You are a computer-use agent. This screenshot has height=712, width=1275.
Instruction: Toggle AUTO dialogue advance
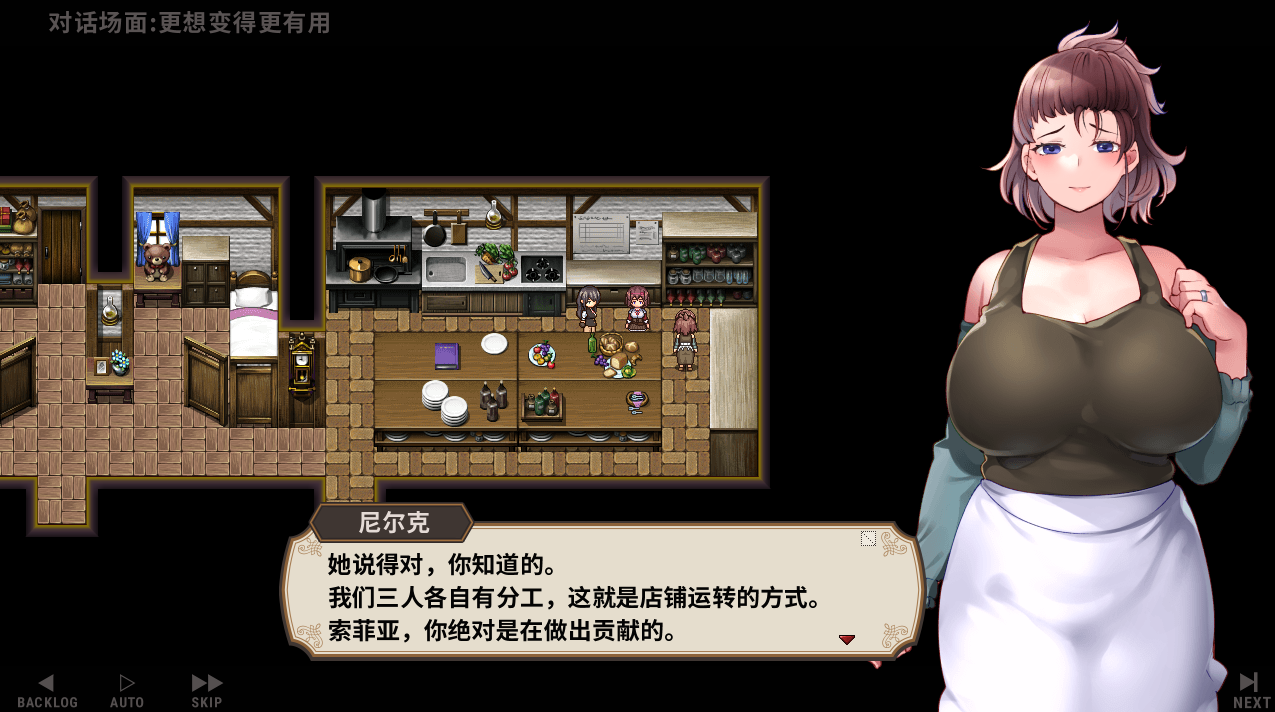tap(127, 690)
